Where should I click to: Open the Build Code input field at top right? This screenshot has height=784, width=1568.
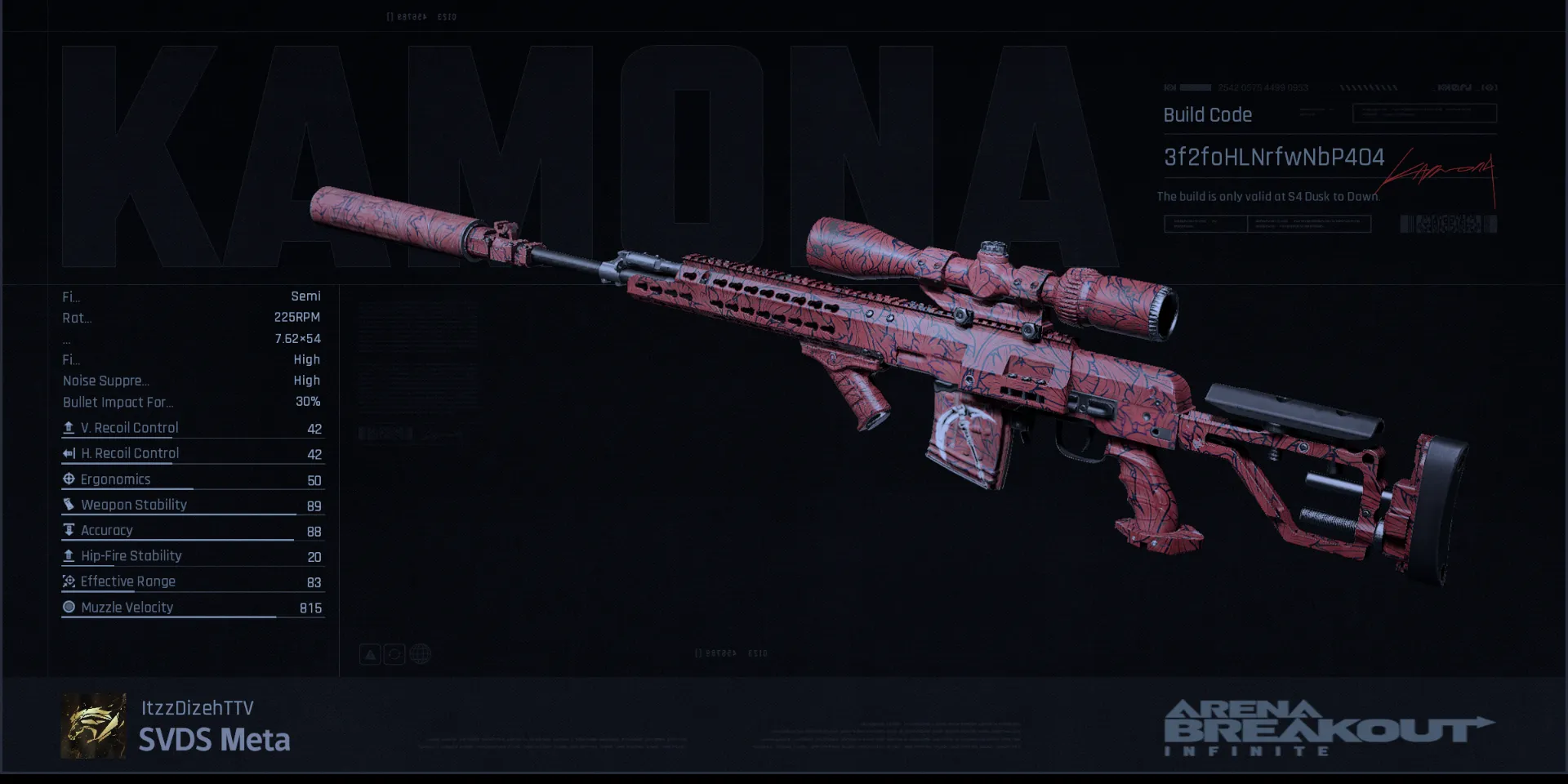tap(1425, 113)
